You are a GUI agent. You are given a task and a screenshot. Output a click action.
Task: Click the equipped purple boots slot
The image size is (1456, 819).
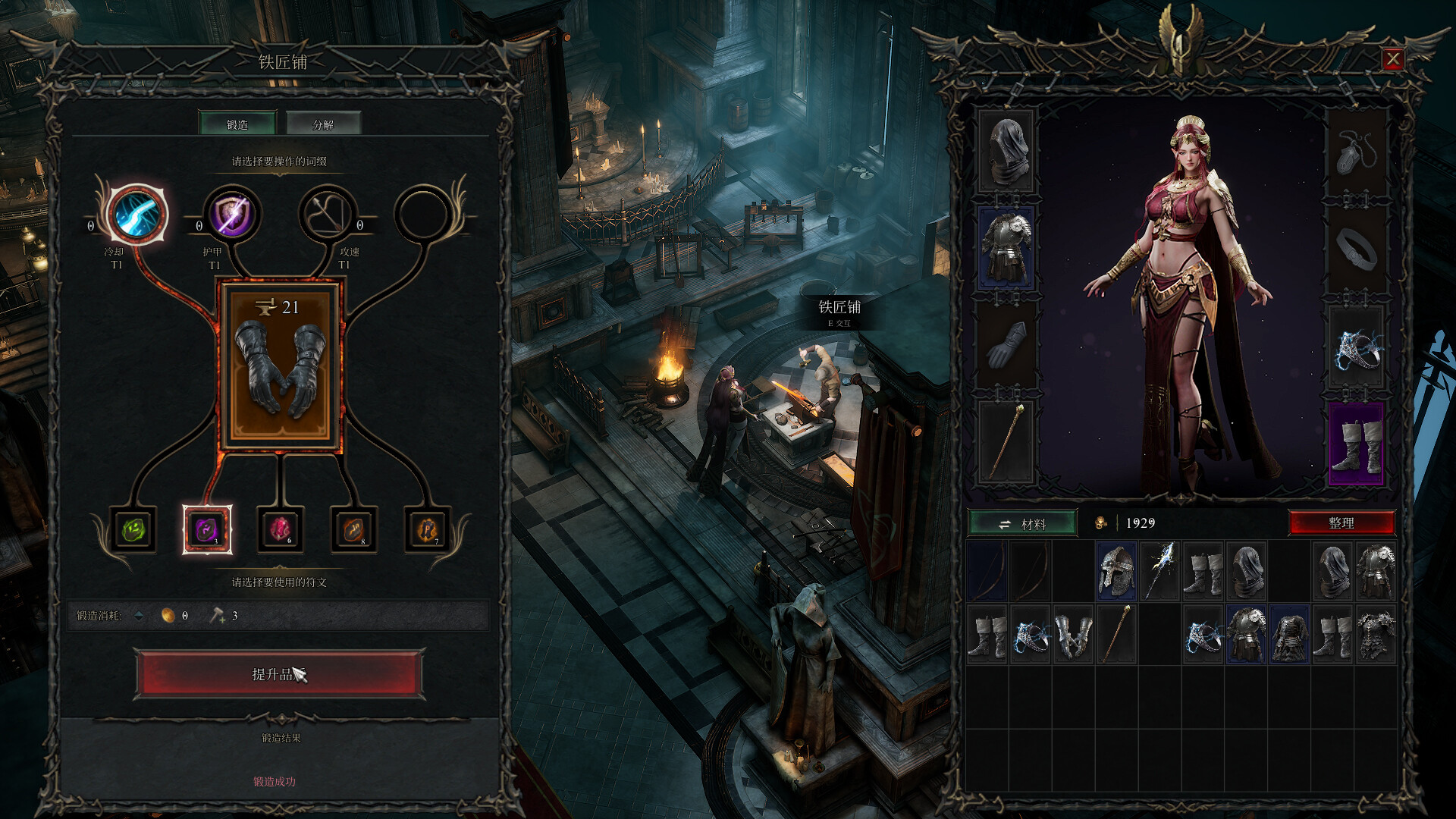(1357, 444)
